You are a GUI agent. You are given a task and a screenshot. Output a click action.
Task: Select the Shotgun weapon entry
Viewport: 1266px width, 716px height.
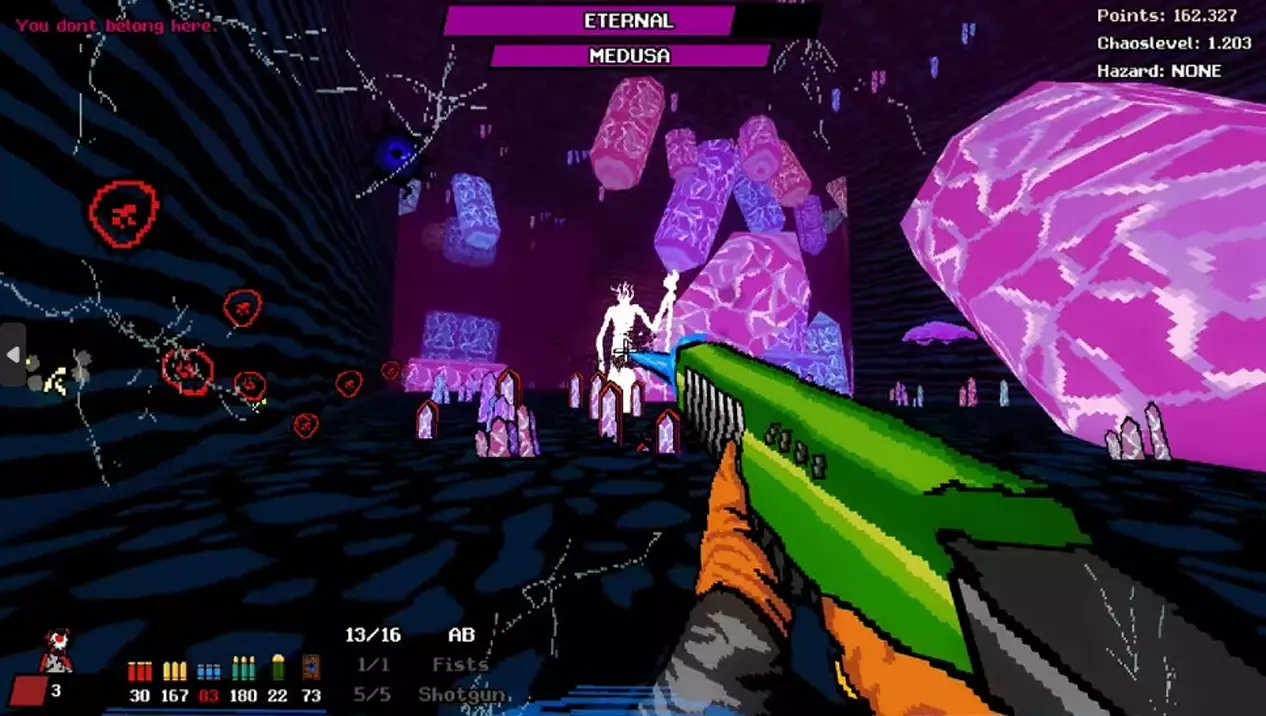[462, 694]
